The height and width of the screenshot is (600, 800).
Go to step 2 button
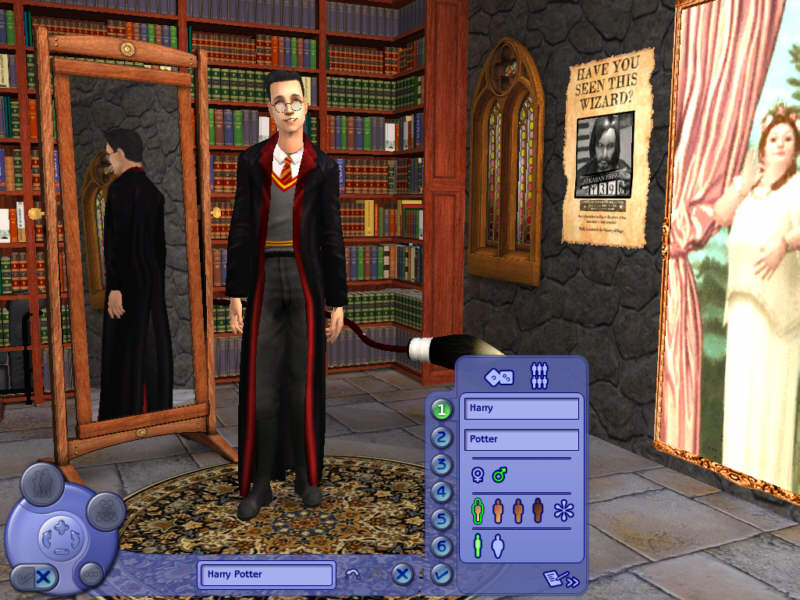[442, 437]
